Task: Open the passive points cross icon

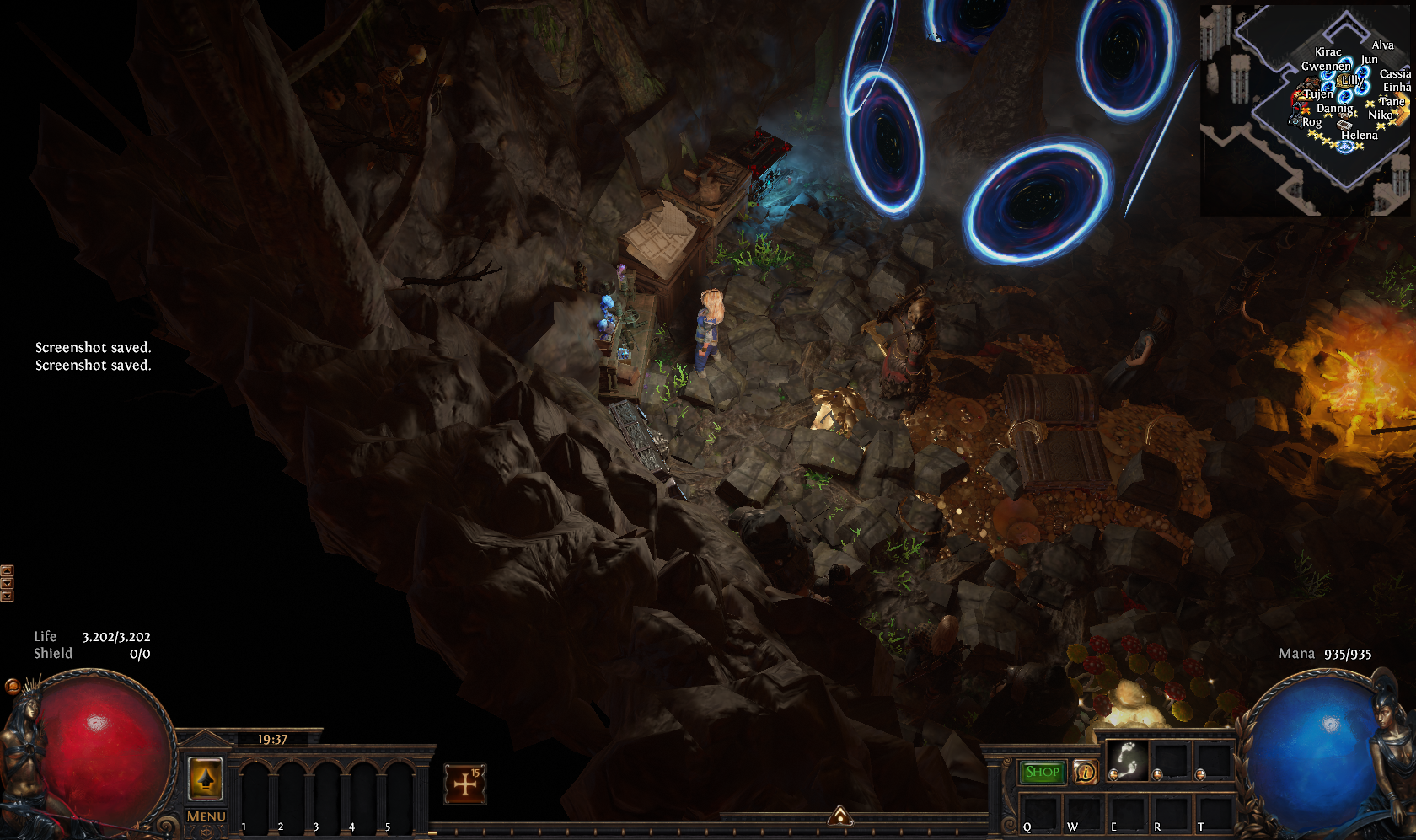Action: (x=464, y=784)
